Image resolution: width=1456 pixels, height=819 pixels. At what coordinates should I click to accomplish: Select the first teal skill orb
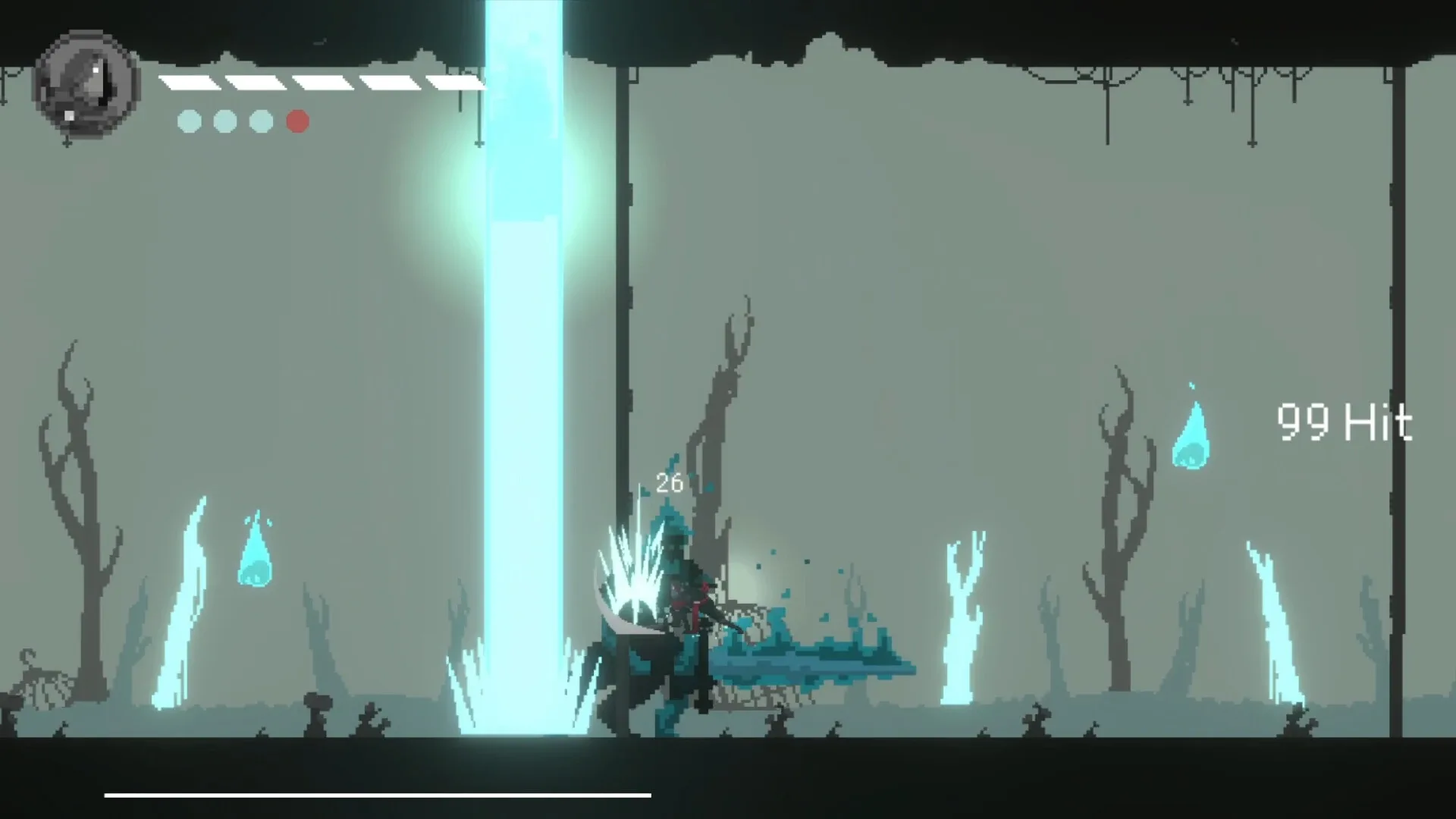pos(189,121)
